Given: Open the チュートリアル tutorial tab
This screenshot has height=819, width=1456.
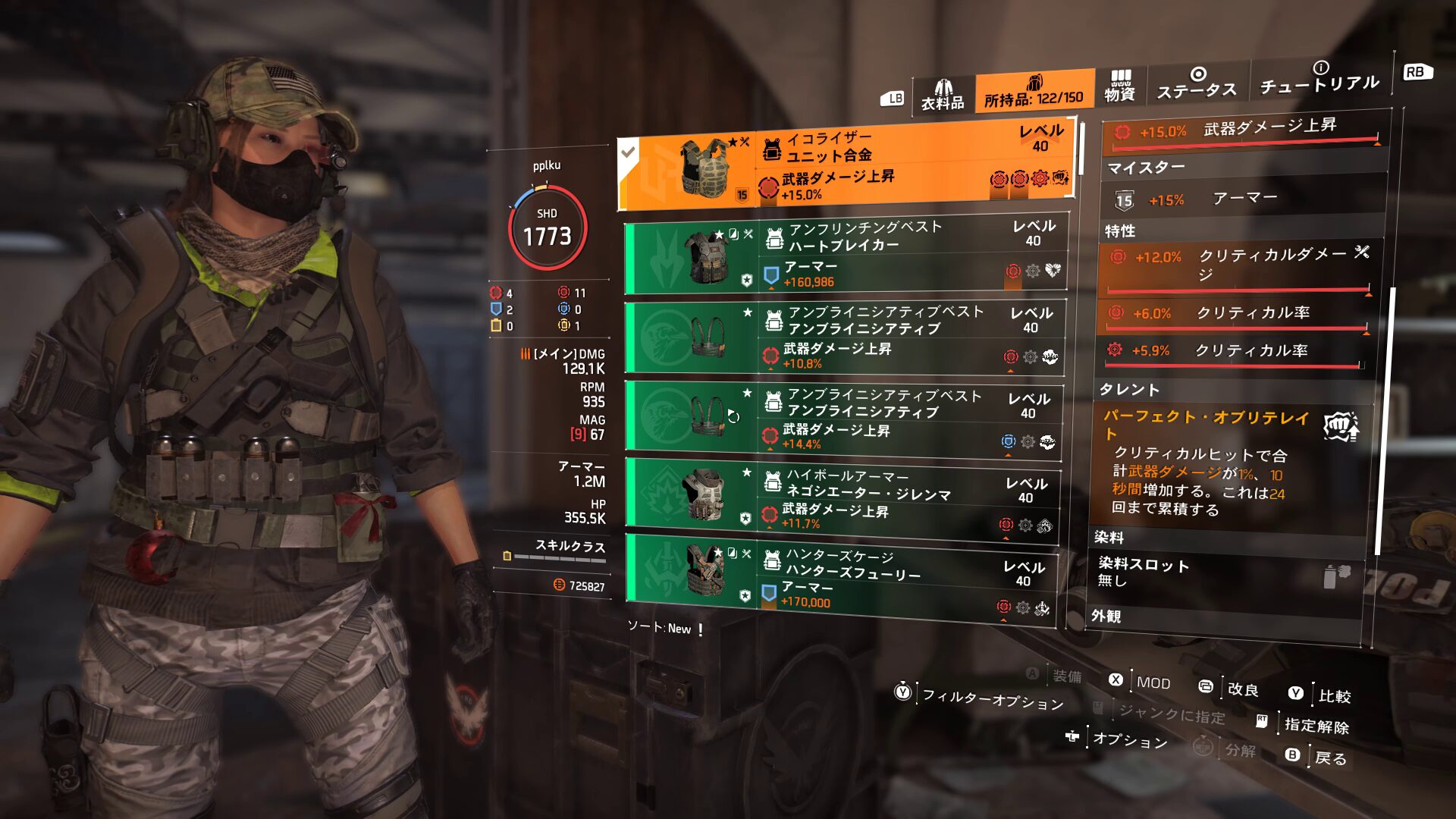Looking at the screenshot, I should pos(1319,78).
